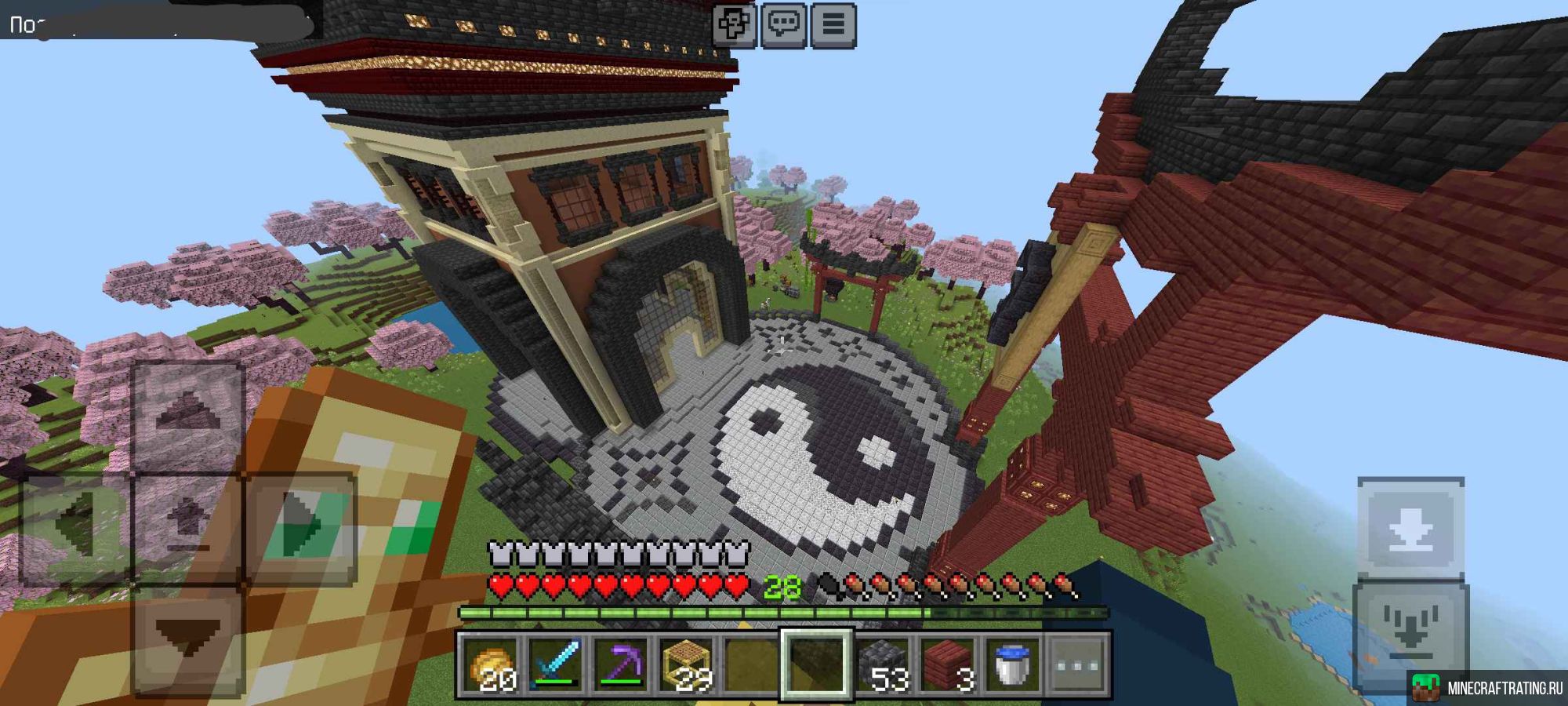Select the golden food item slot
The height and width of the screenshot is (706, 1568).
pyautogui.click(x=489, y=664)
